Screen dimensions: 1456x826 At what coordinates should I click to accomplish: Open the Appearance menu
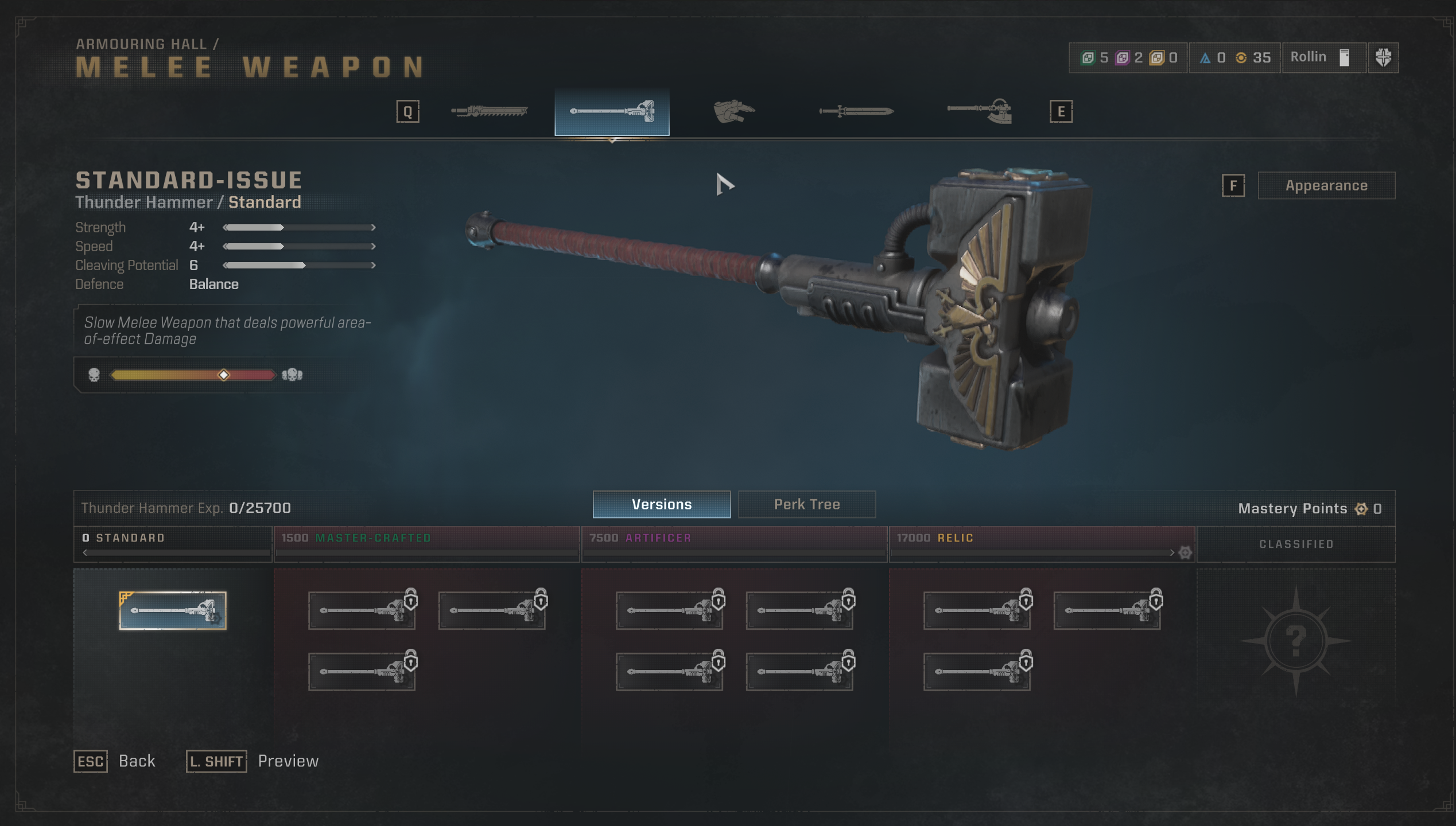(x=1326, y=185)
